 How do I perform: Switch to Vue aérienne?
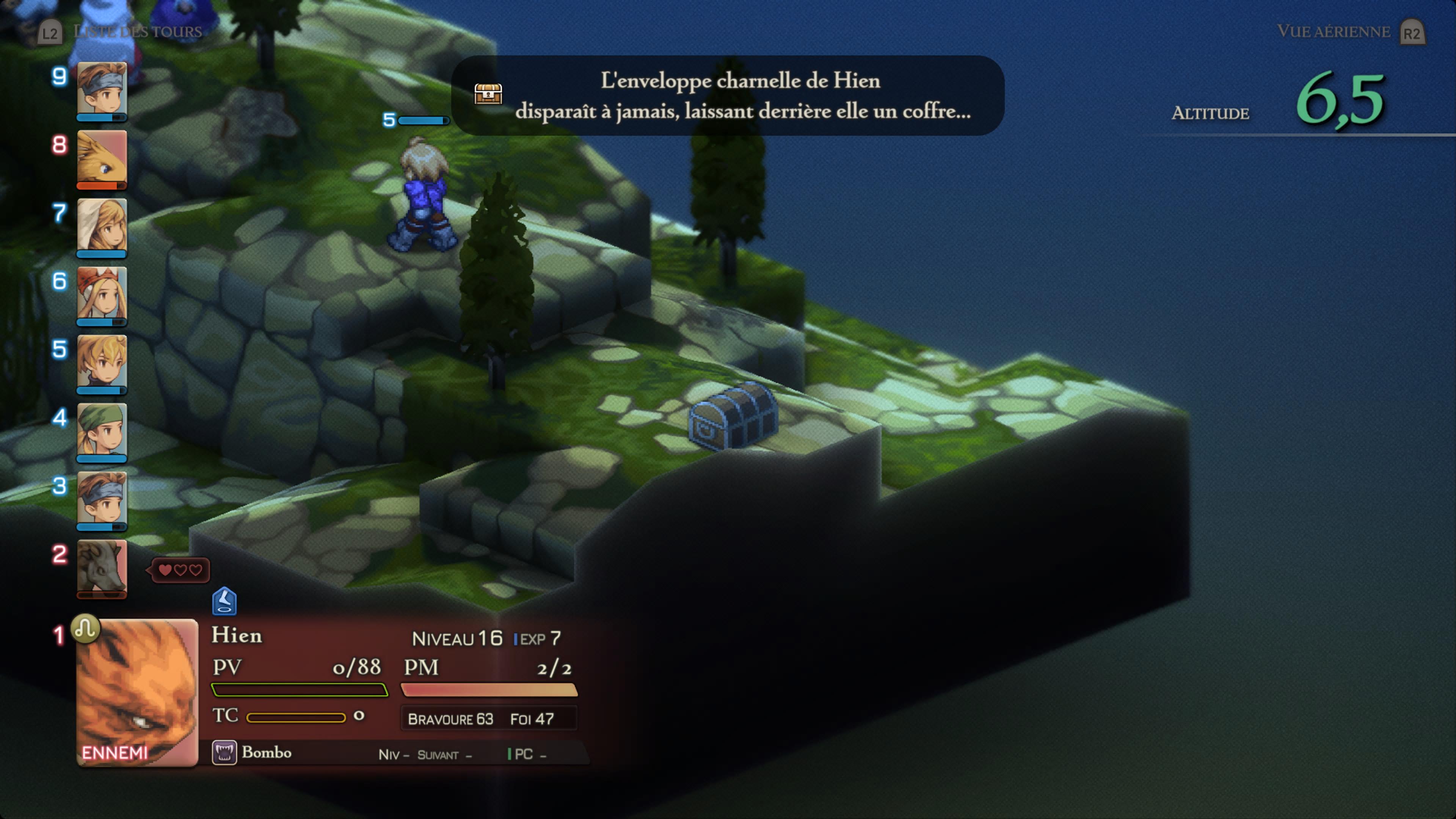pyautogui.click(x=1334, y=31)
